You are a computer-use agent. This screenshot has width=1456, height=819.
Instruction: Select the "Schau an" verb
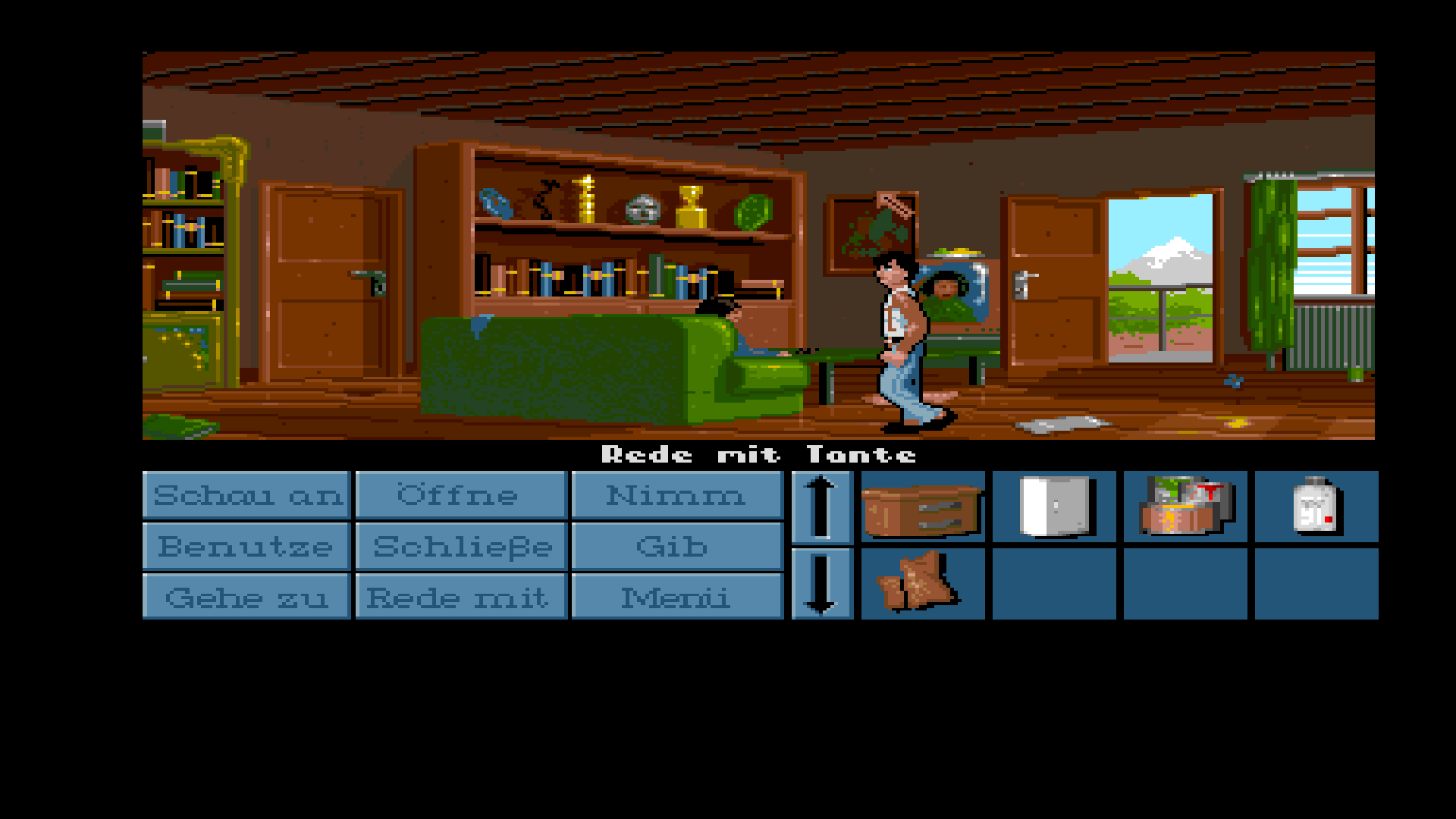pyautogui.click(x=246, y=495)
